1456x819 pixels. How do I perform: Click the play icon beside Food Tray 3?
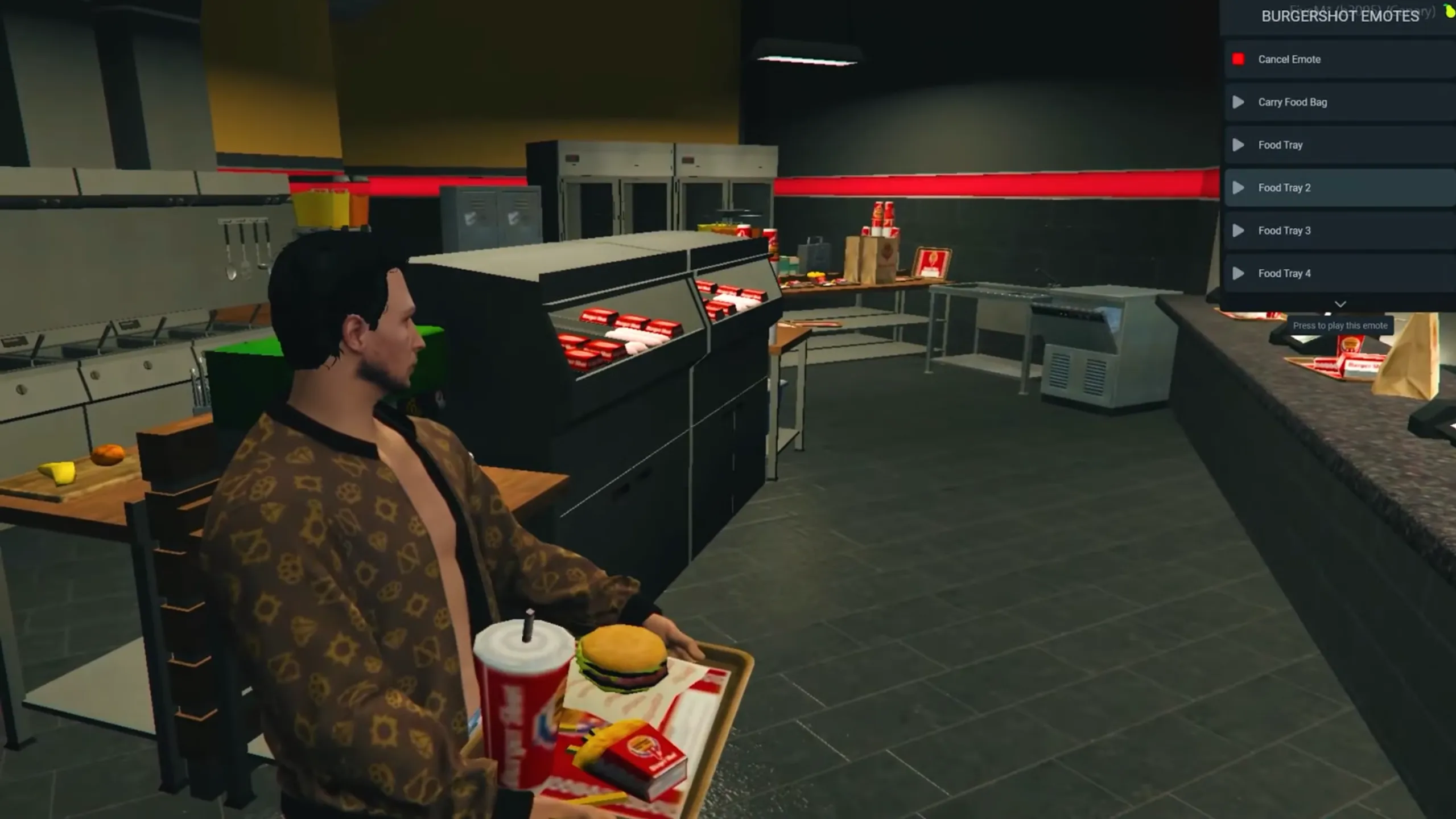pos(1239,231)
